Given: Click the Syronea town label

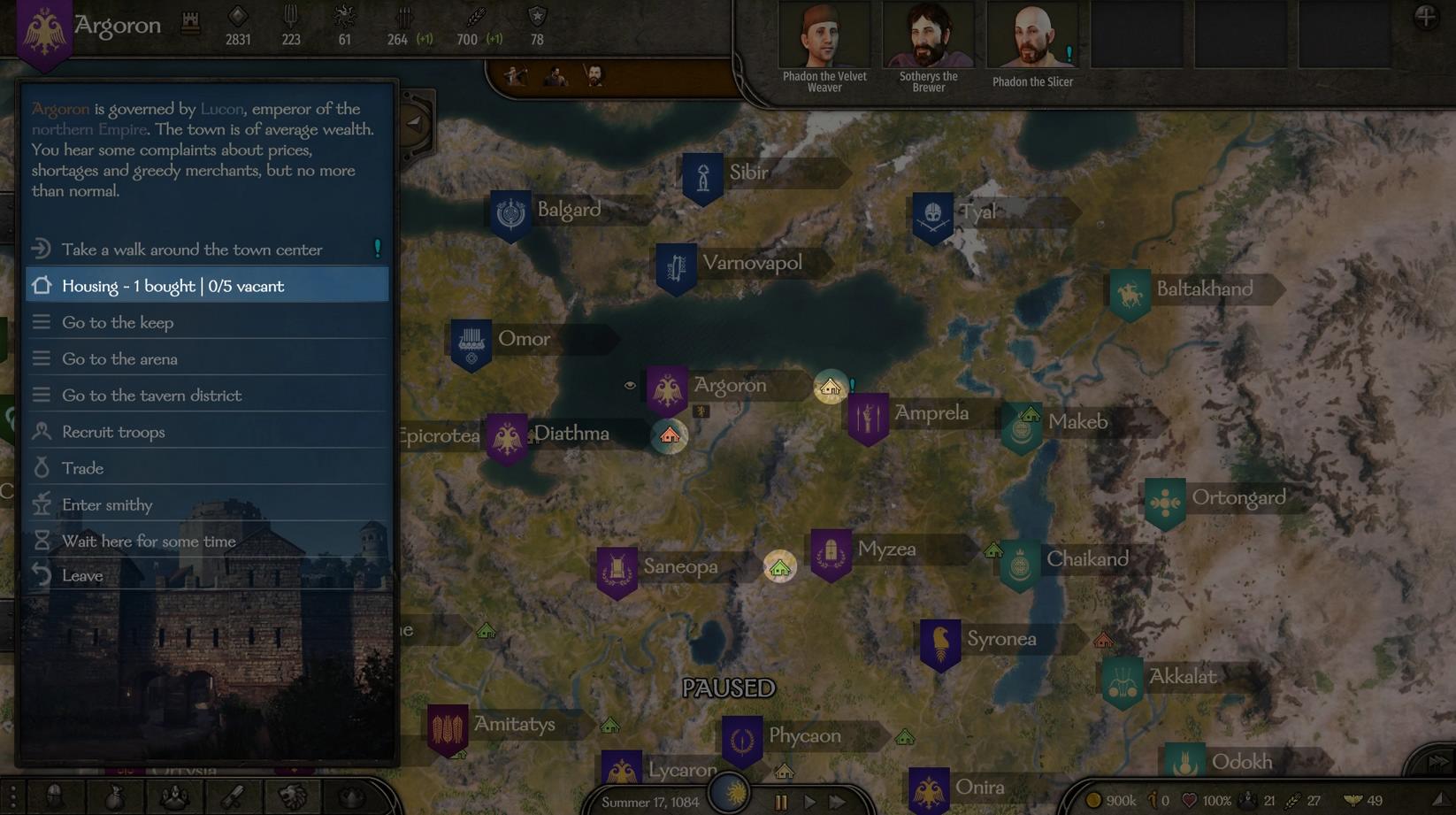Looking at the screenshot, I should coord(1001,639).
